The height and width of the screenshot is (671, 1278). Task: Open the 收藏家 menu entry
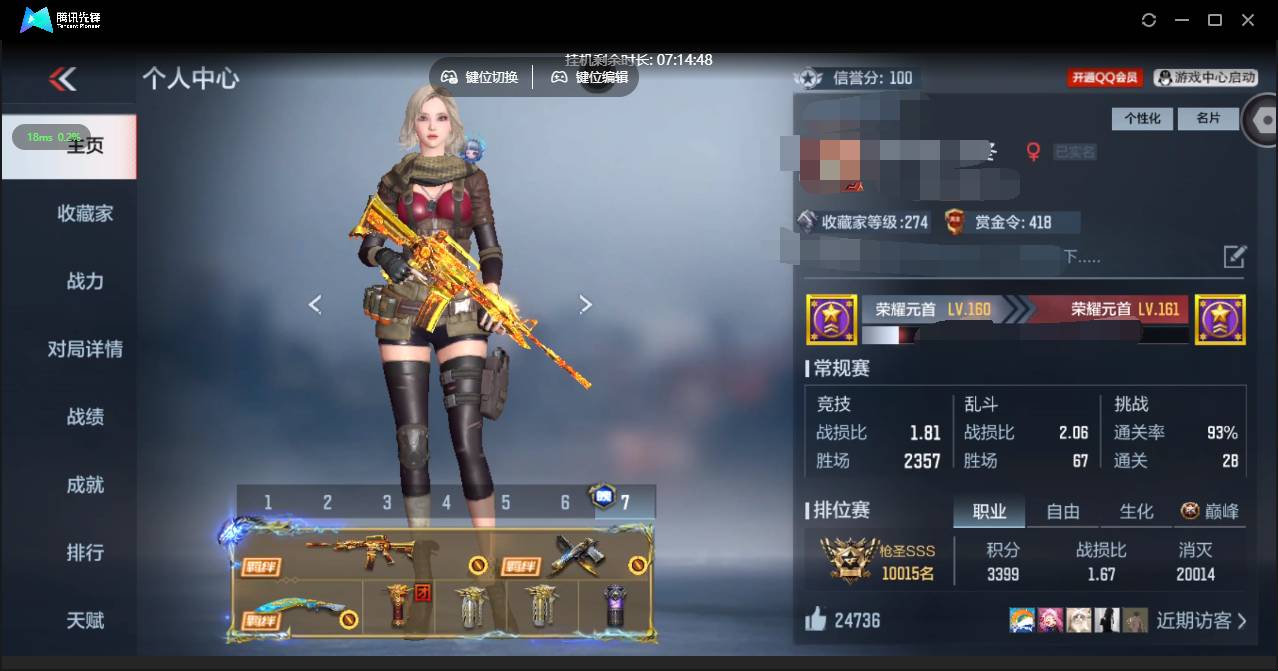(x=85, y=213)
